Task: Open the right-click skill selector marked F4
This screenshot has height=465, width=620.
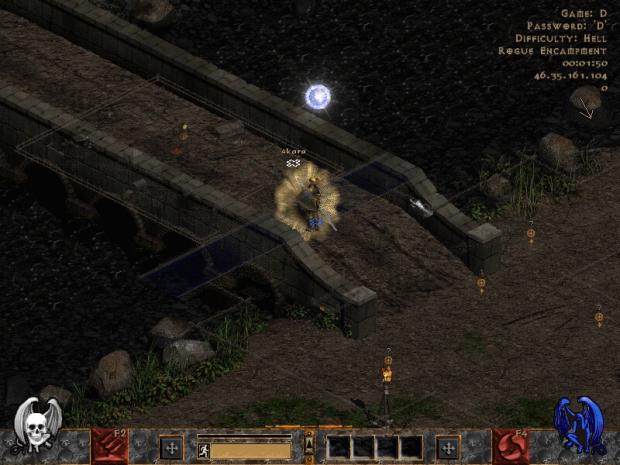Action: (x=510, y=447)
